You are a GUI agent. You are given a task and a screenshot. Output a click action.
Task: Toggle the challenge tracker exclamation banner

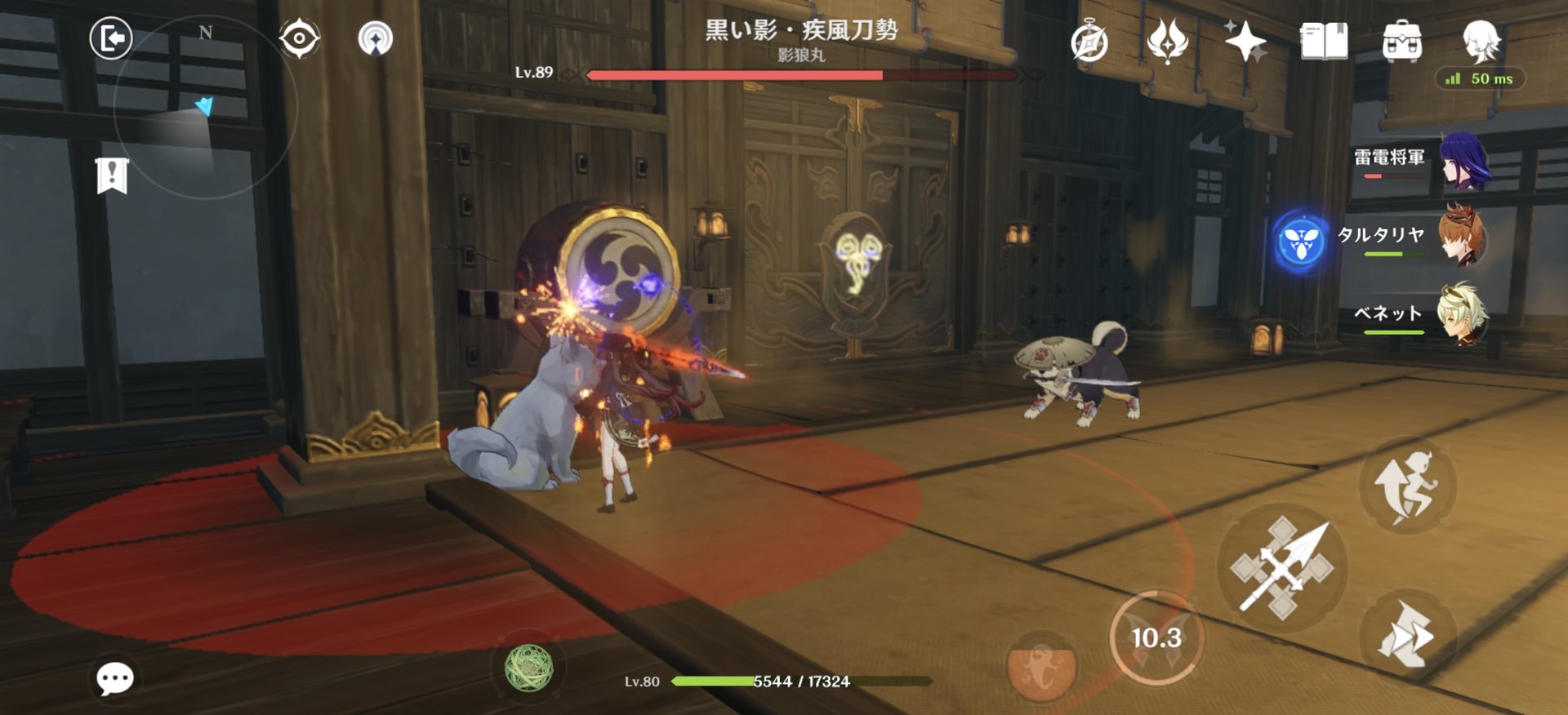point(111,174)
